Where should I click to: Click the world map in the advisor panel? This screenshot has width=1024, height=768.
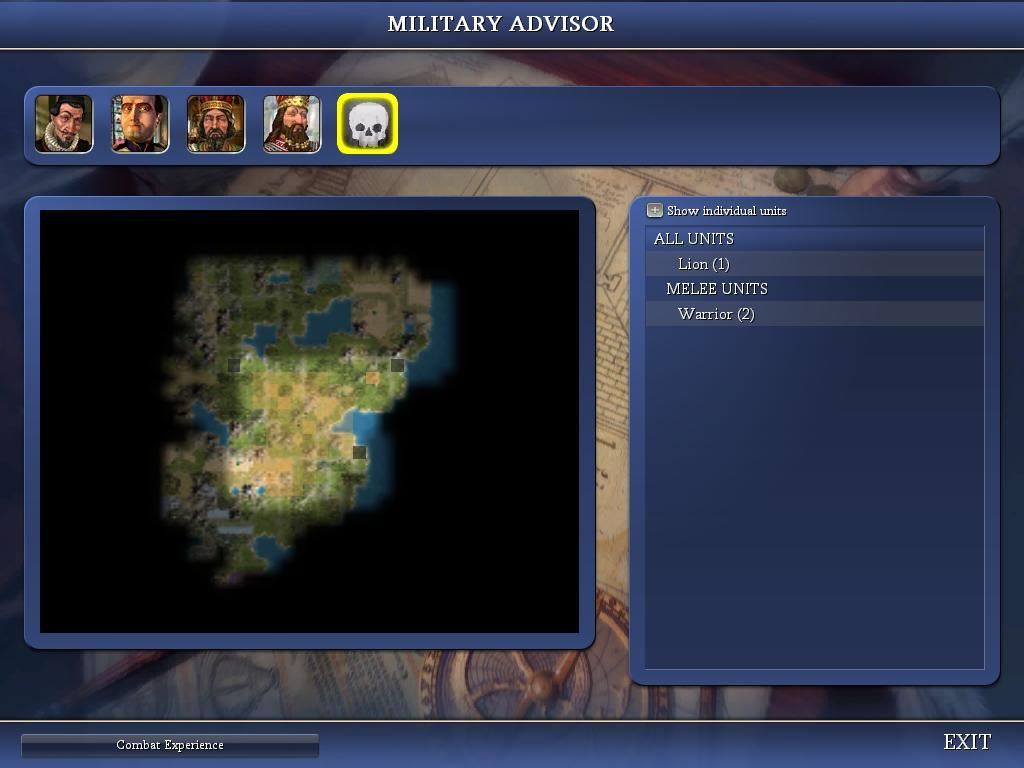pos(309,421)
